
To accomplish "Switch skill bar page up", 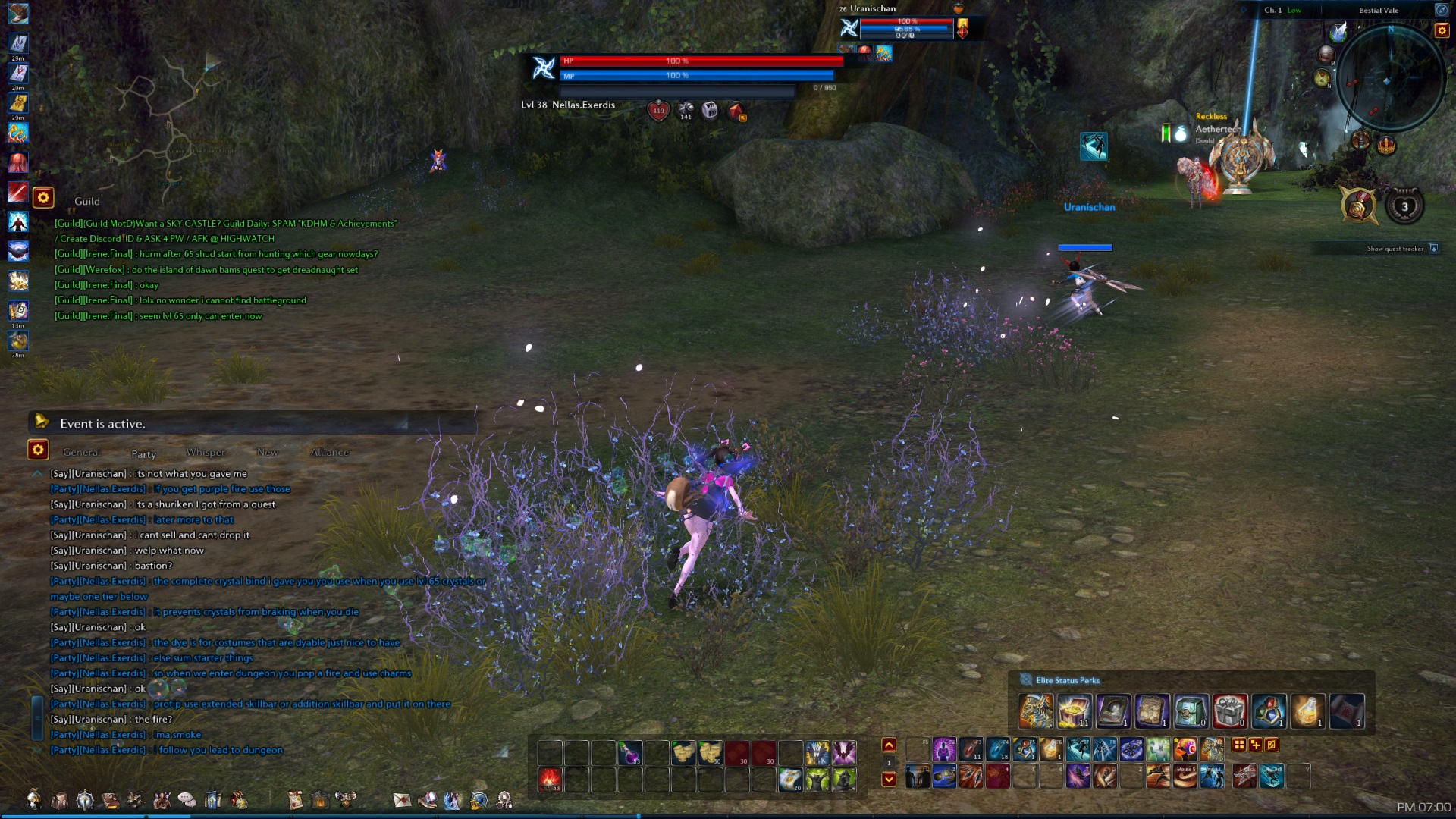I will (x=889, y=745).
